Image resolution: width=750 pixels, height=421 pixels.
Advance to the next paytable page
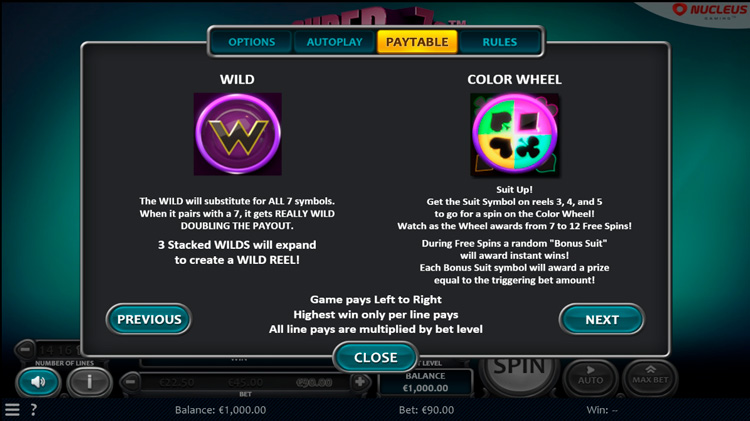[x=601, y=319]
